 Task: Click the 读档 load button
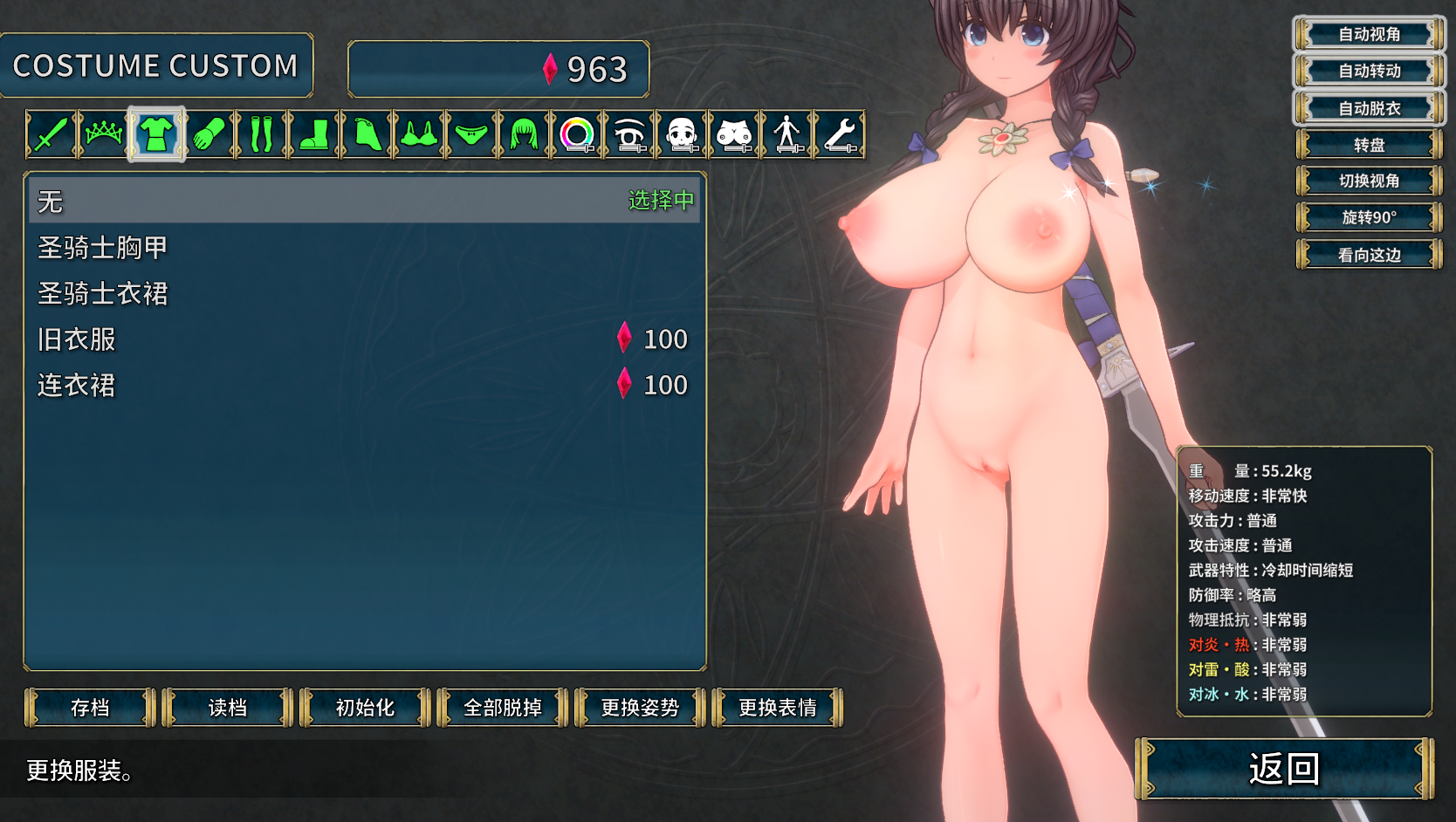(x=228, y=708)
